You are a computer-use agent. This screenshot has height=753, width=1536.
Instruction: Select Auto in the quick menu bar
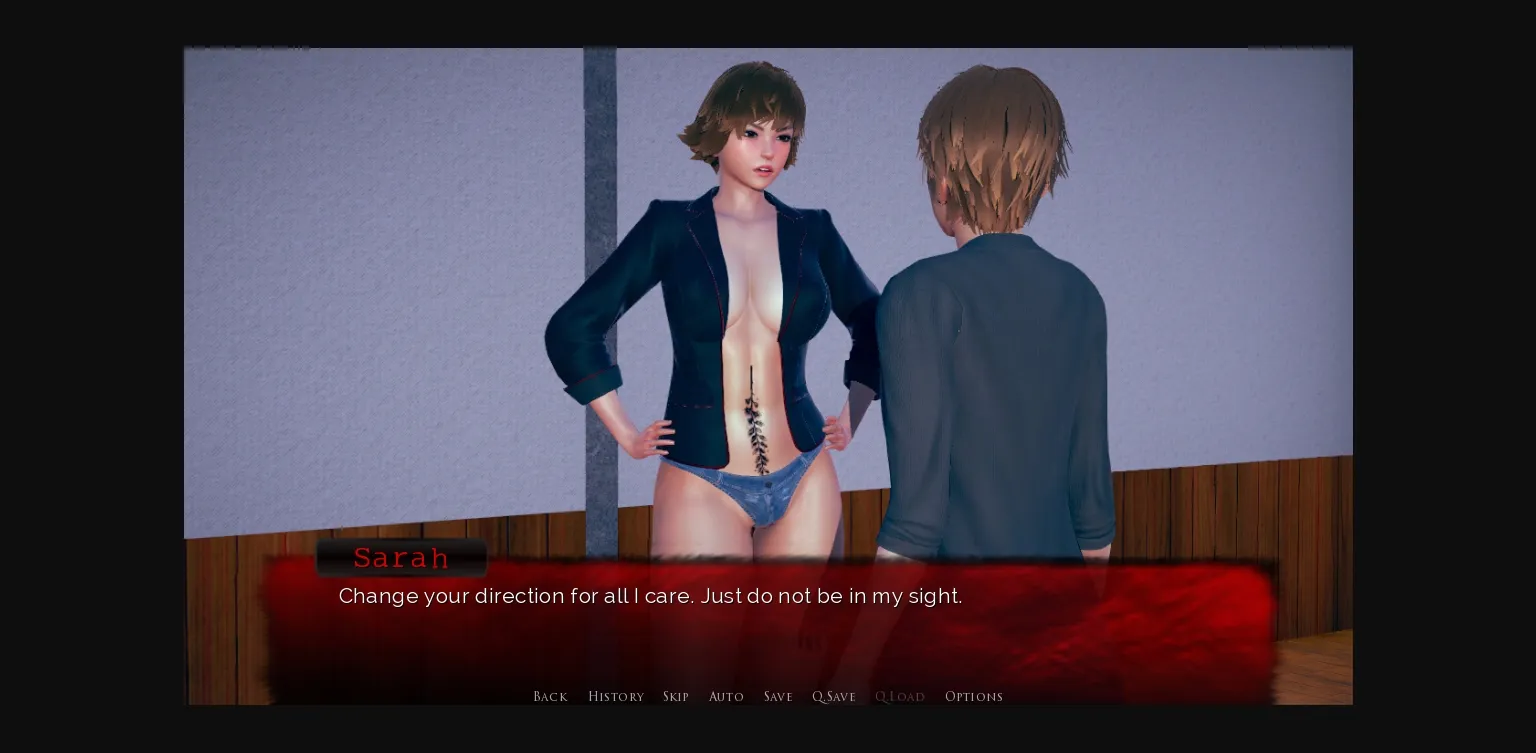click(727, 696)
